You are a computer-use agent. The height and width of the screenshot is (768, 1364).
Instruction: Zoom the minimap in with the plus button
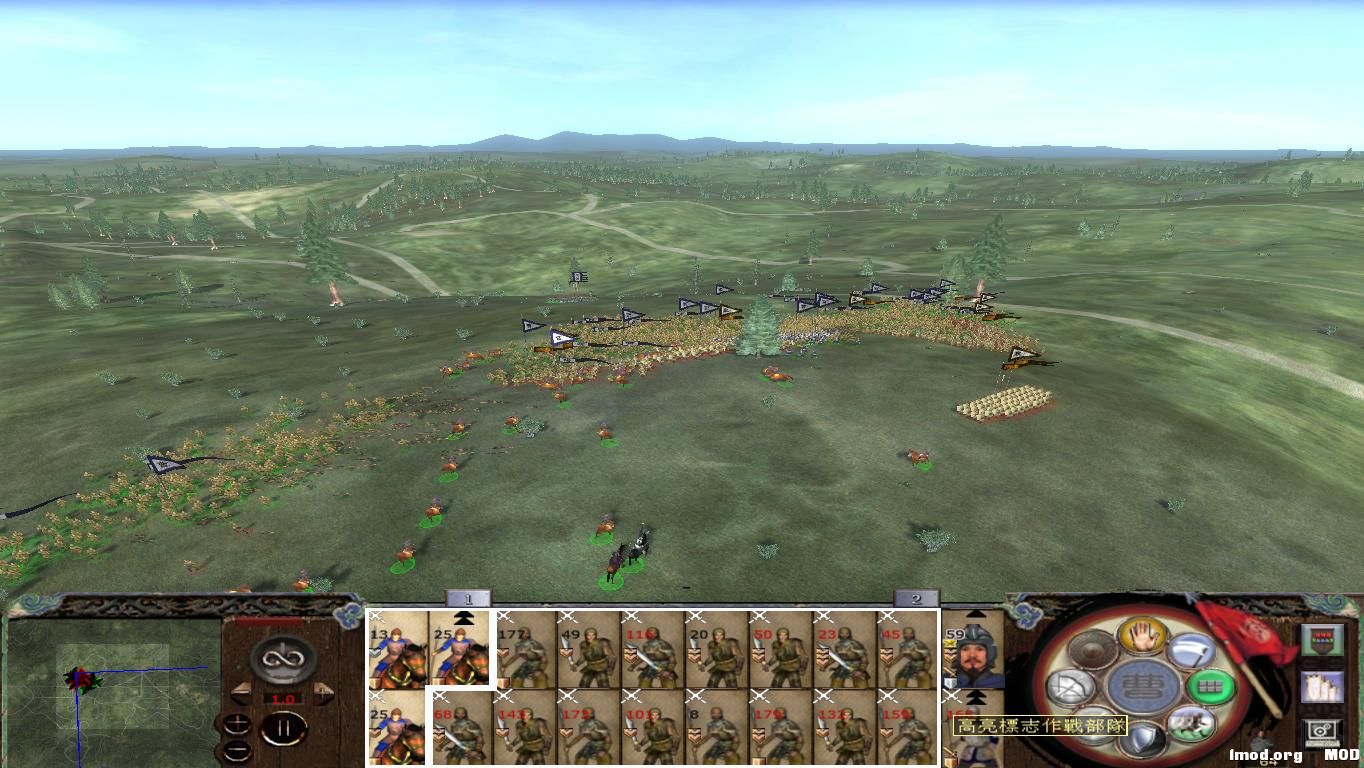click(237, 722)
